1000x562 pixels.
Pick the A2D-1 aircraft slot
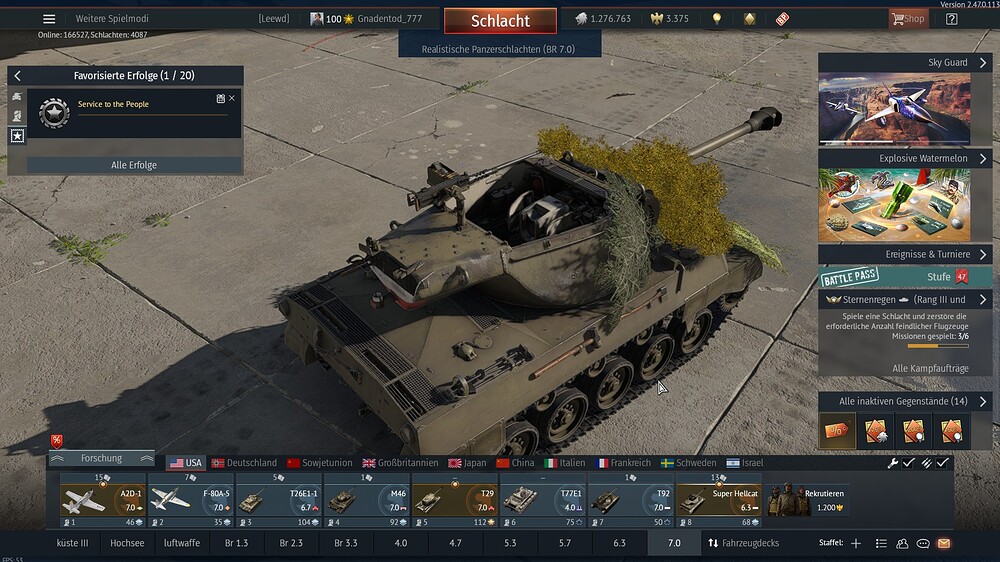pyautogui.click(x=102, y=499)
